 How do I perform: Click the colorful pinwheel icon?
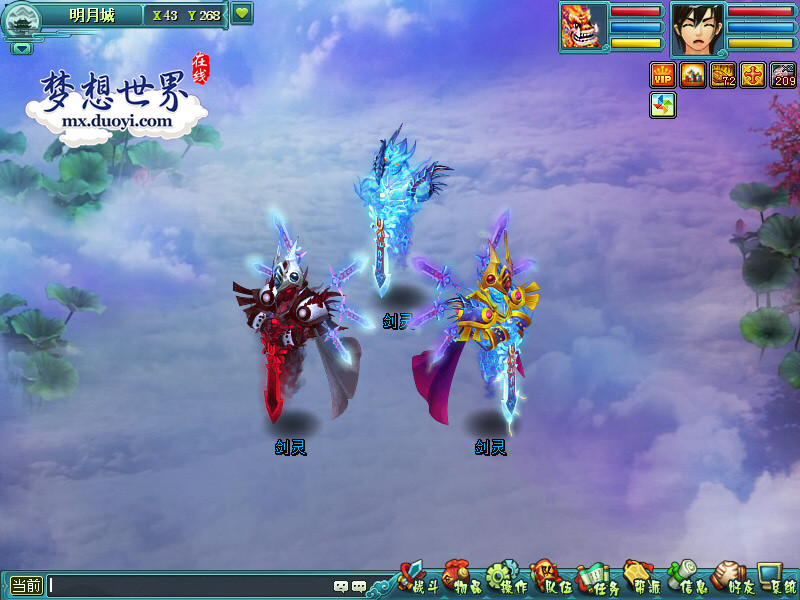coord(663,105)
